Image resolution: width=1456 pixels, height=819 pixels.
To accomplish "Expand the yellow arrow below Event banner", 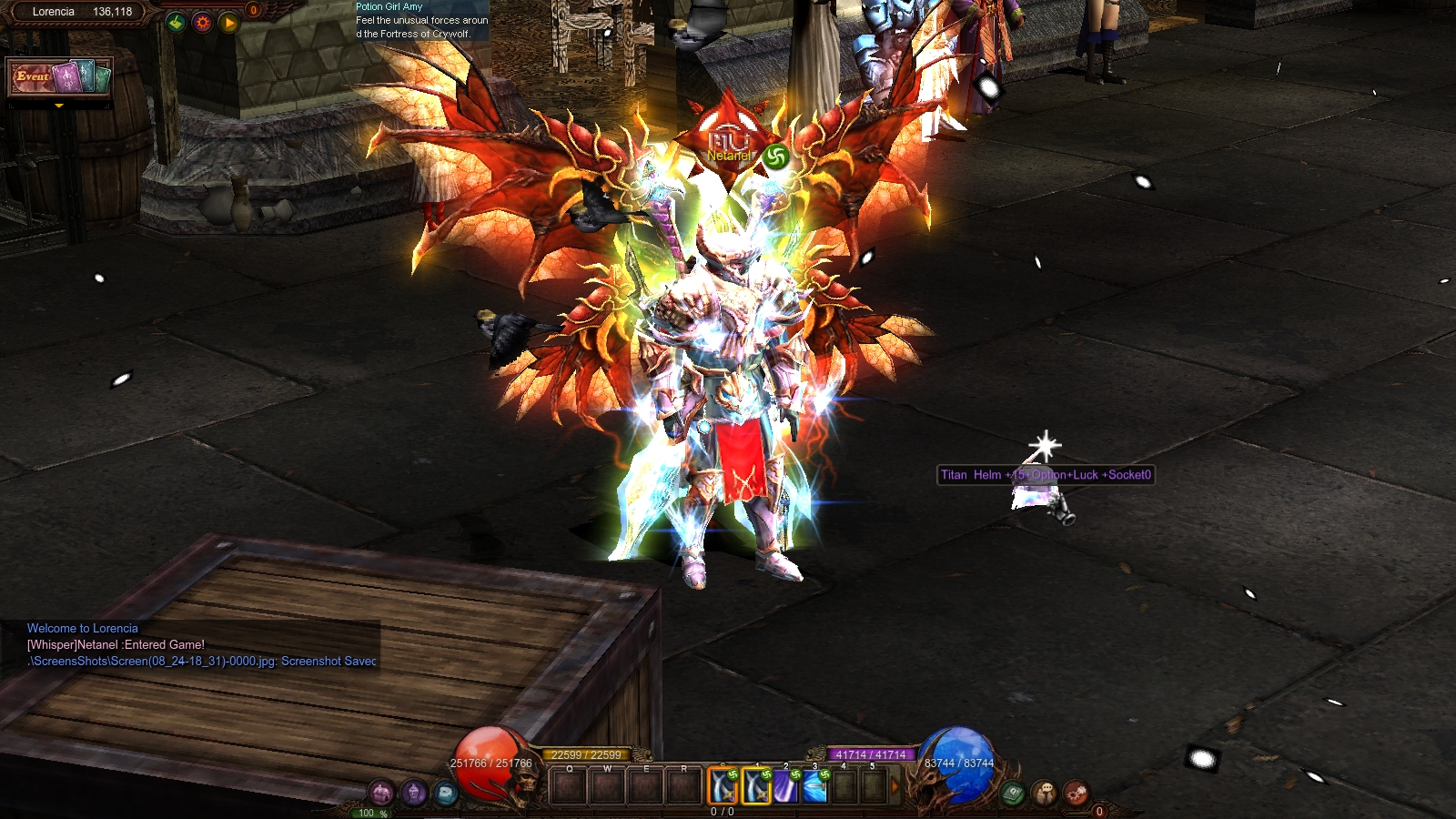I will pos(59,106).
